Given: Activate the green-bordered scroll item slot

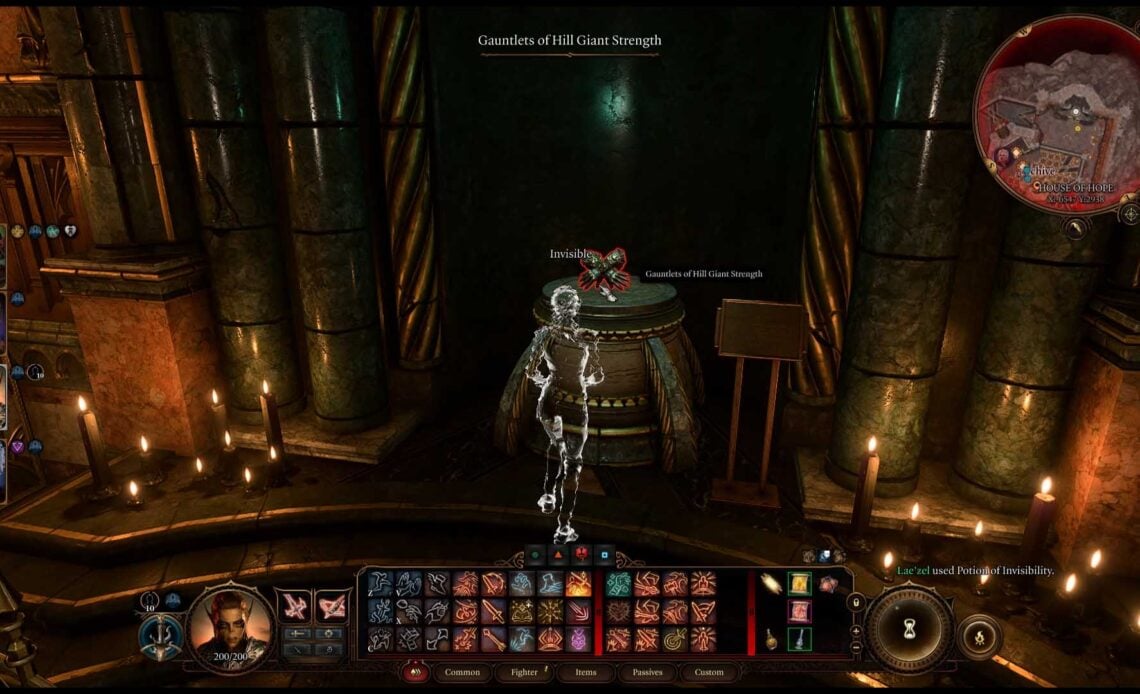Looking at the screenshot, I should pos(799,584).
